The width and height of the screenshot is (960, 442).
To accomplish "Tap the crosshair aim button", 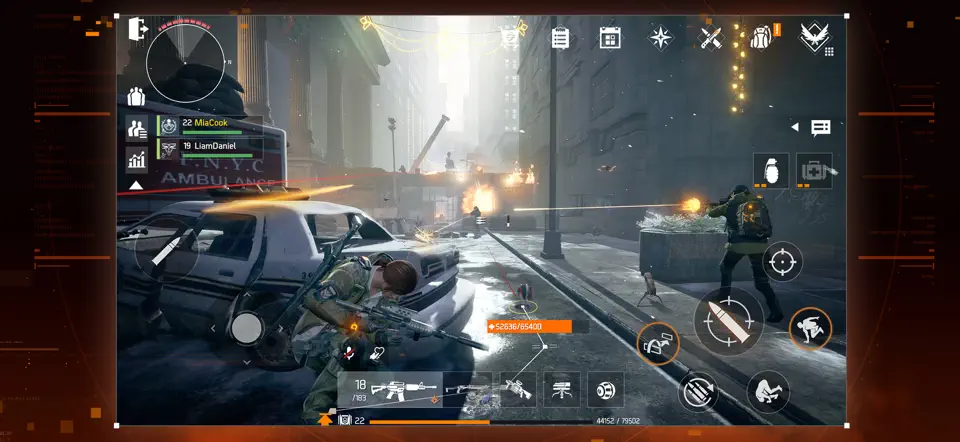I will [782, 262].
